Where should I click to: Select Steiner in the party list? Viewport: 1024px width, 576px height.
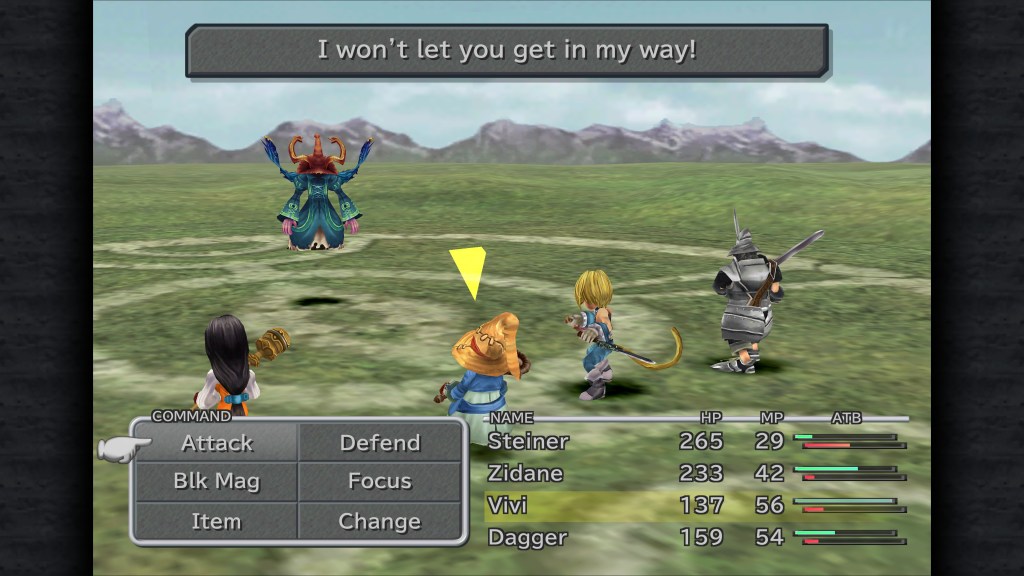528,441
